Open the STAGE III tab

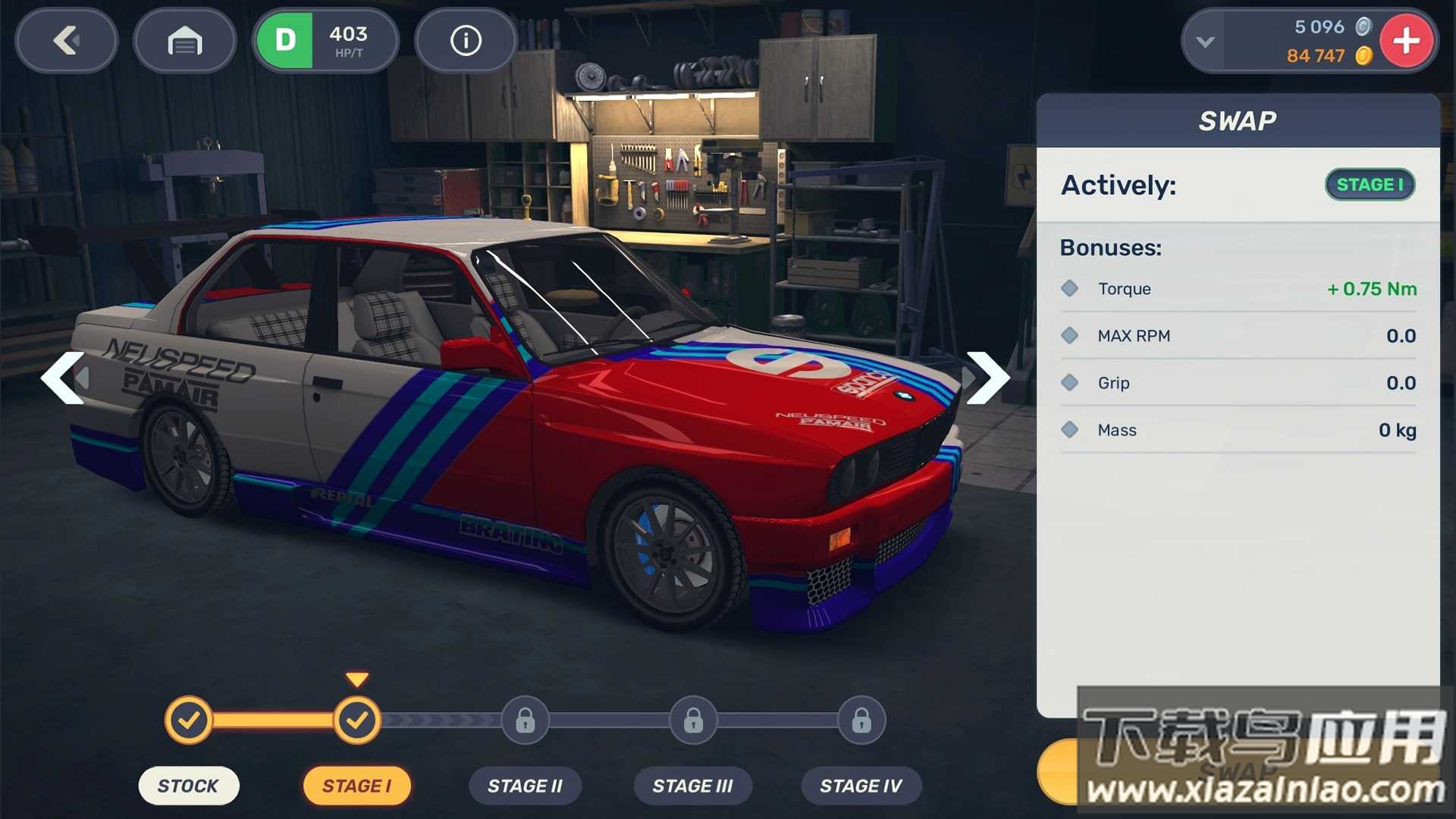pos(692,786)
